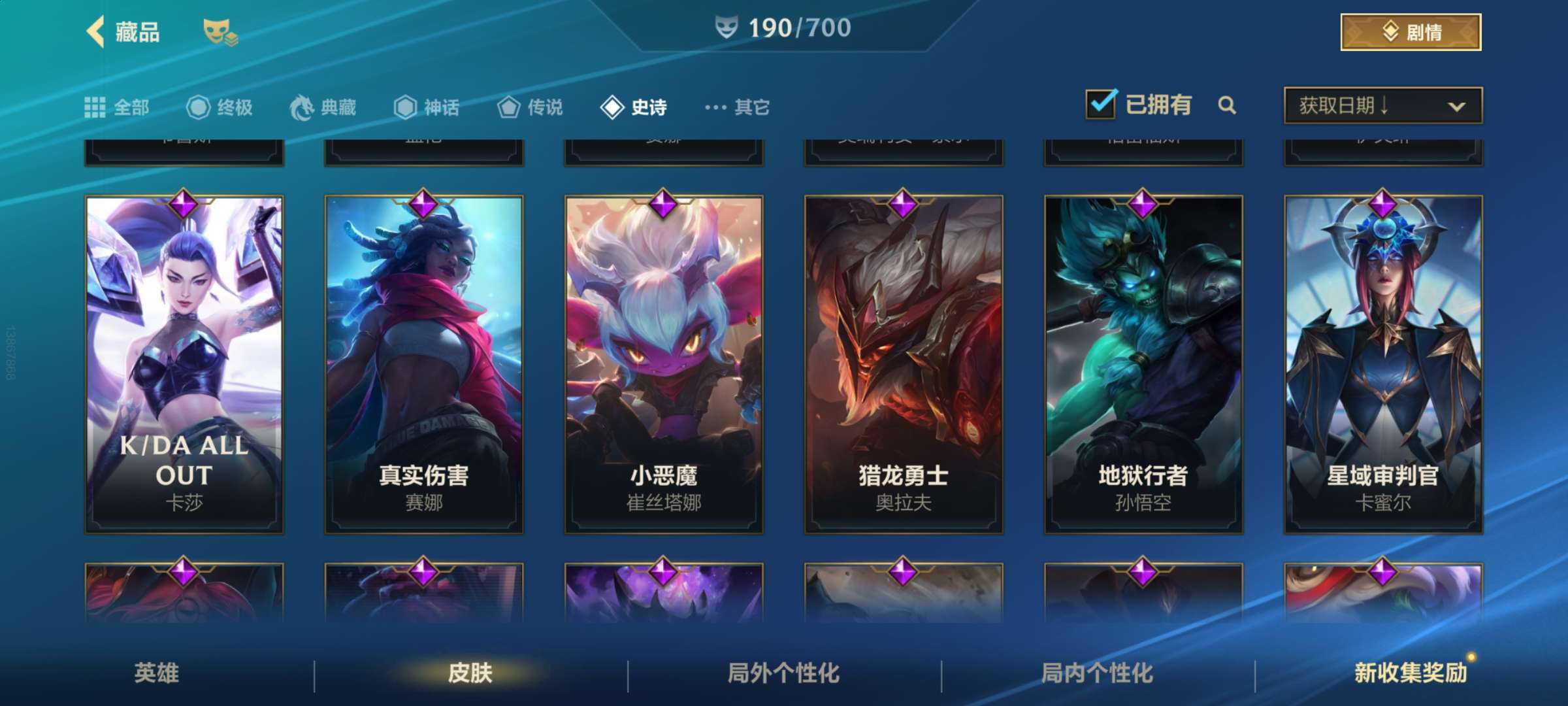Select the 史诗 rarity filter

[634, 107]
